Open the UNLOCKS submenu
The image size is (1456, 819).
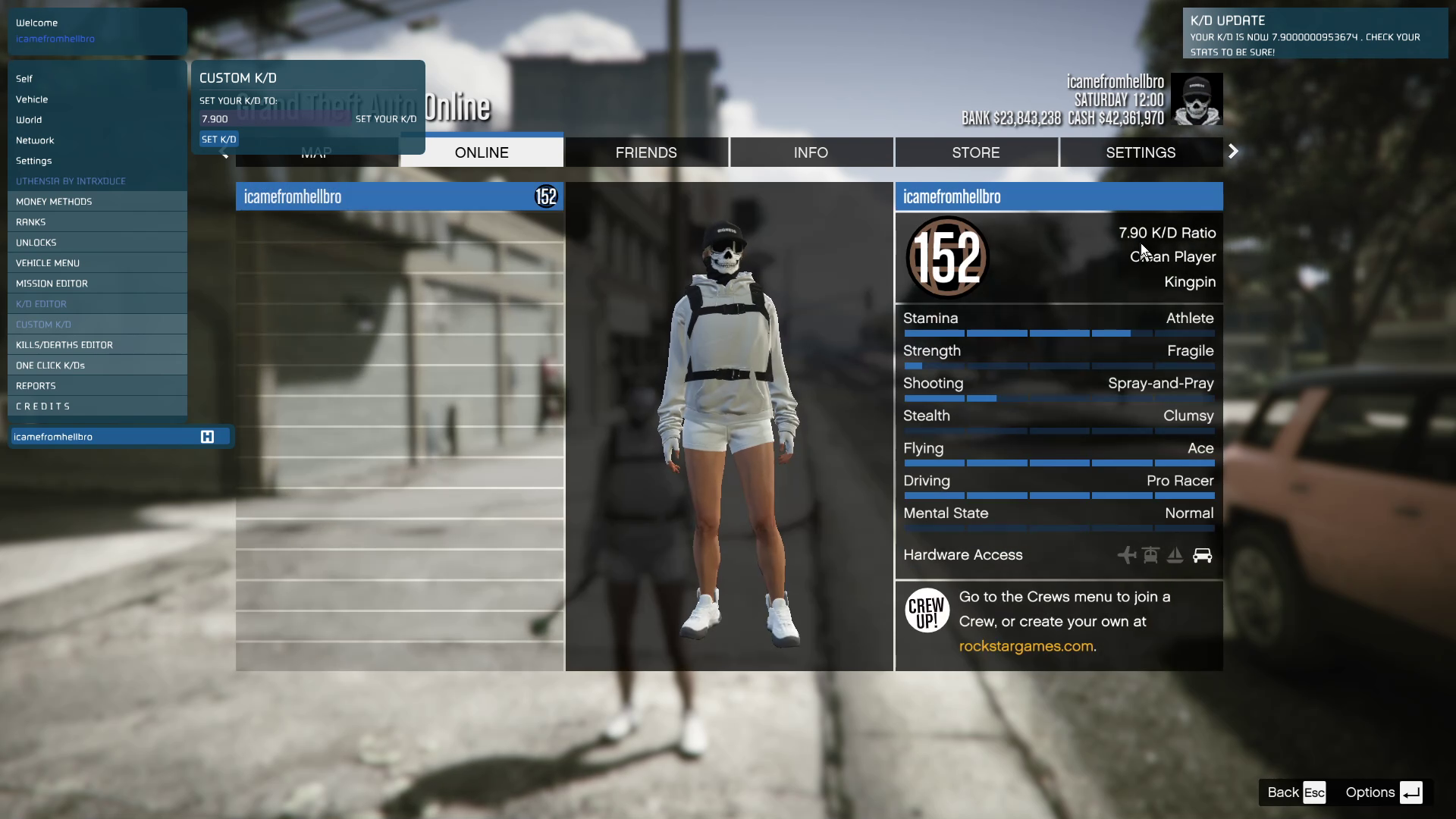click(x=36, y=243)
